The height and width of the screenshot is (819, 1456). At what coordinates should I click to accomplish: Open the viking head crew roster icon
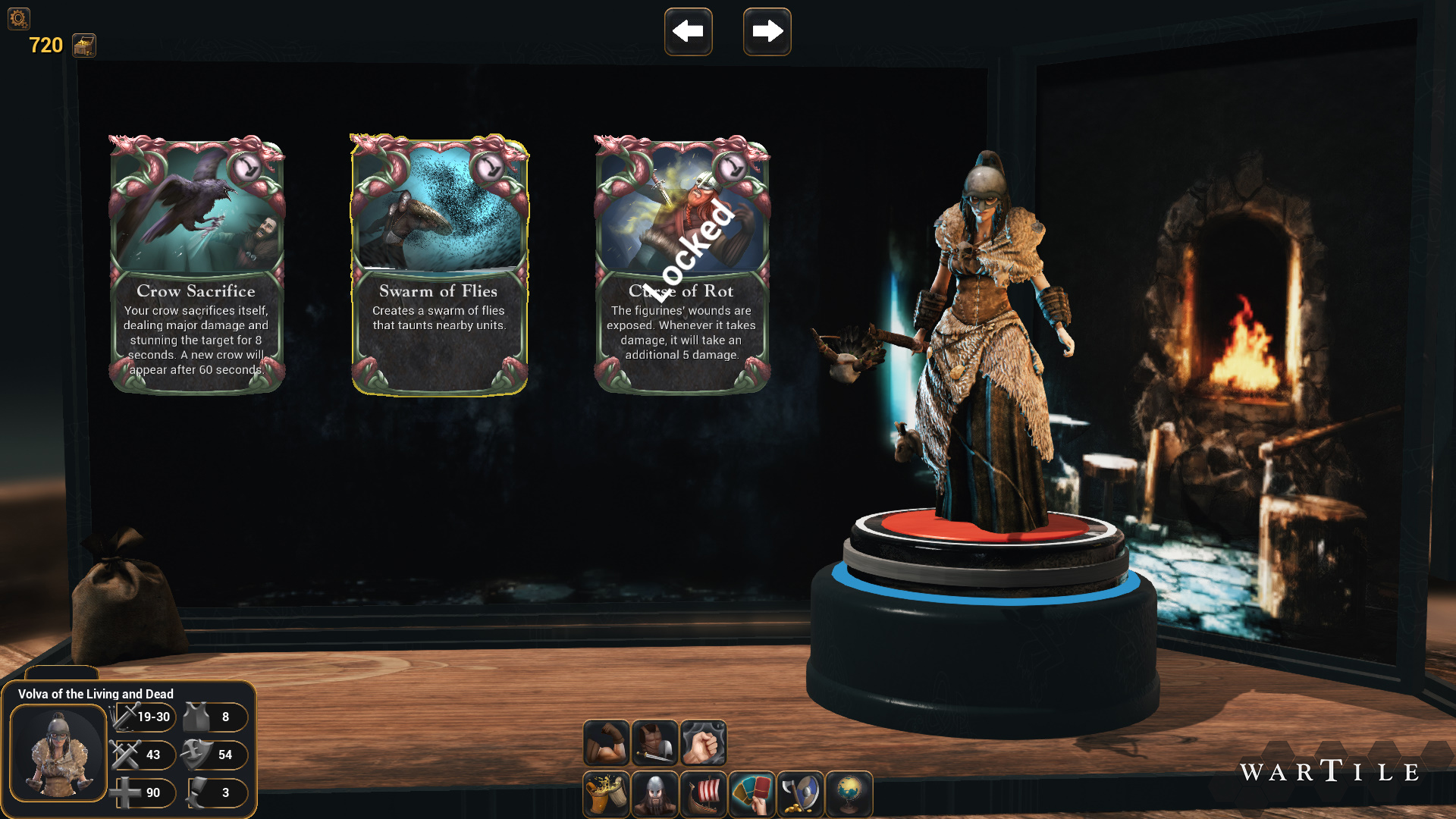pyautogui.click(x=654, y=794)
